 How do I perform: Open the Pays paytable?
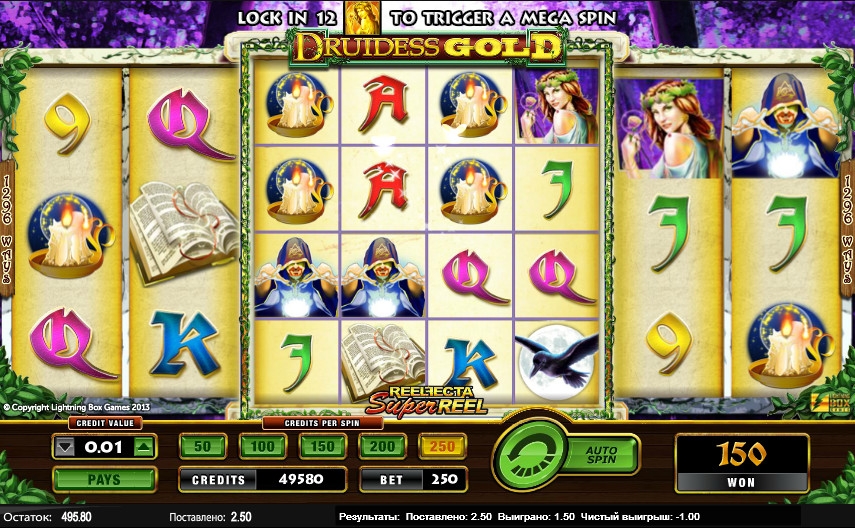pos(104,479)
